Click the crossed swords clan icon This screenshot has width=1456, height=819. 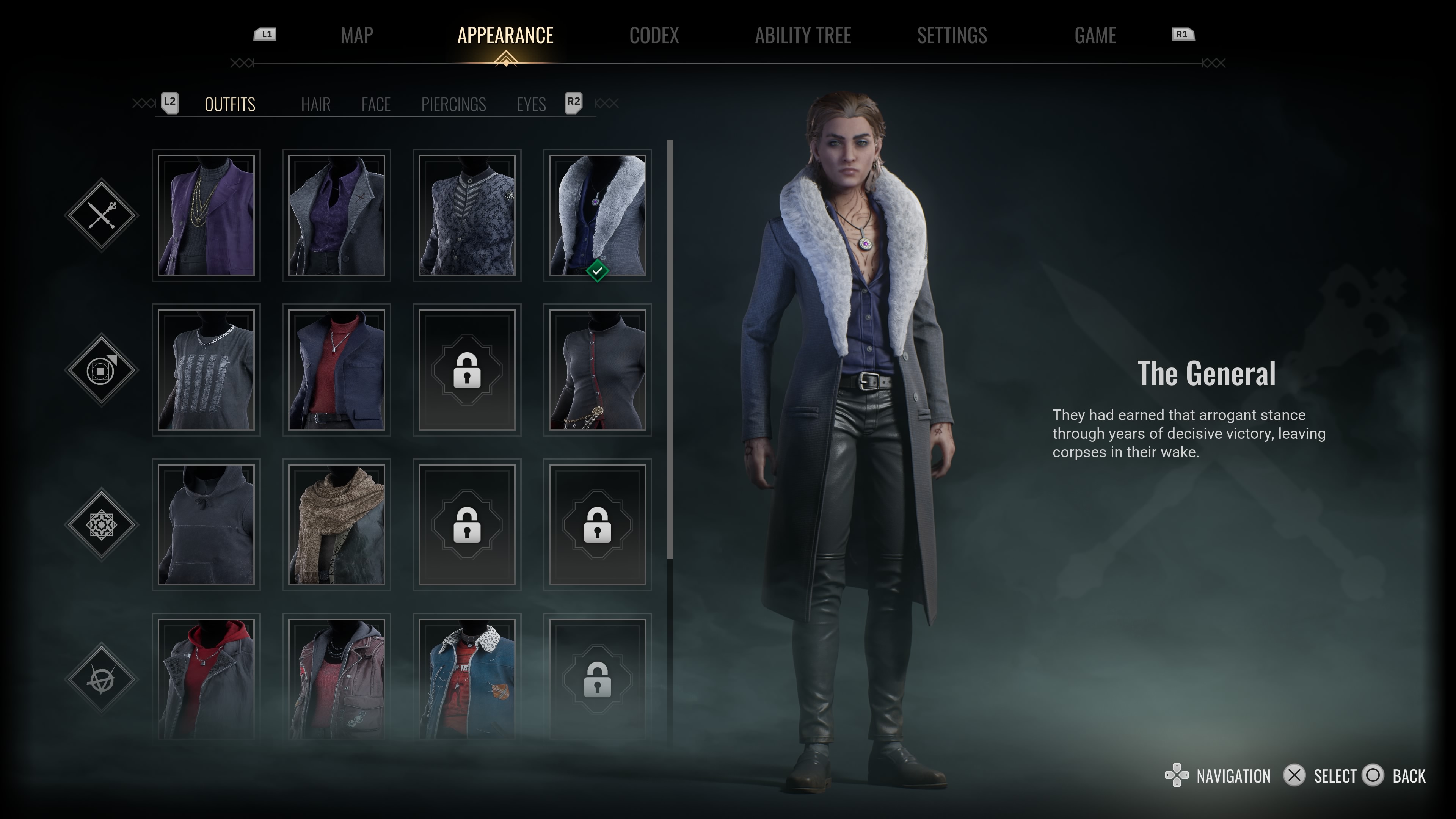tap(102, 215)
